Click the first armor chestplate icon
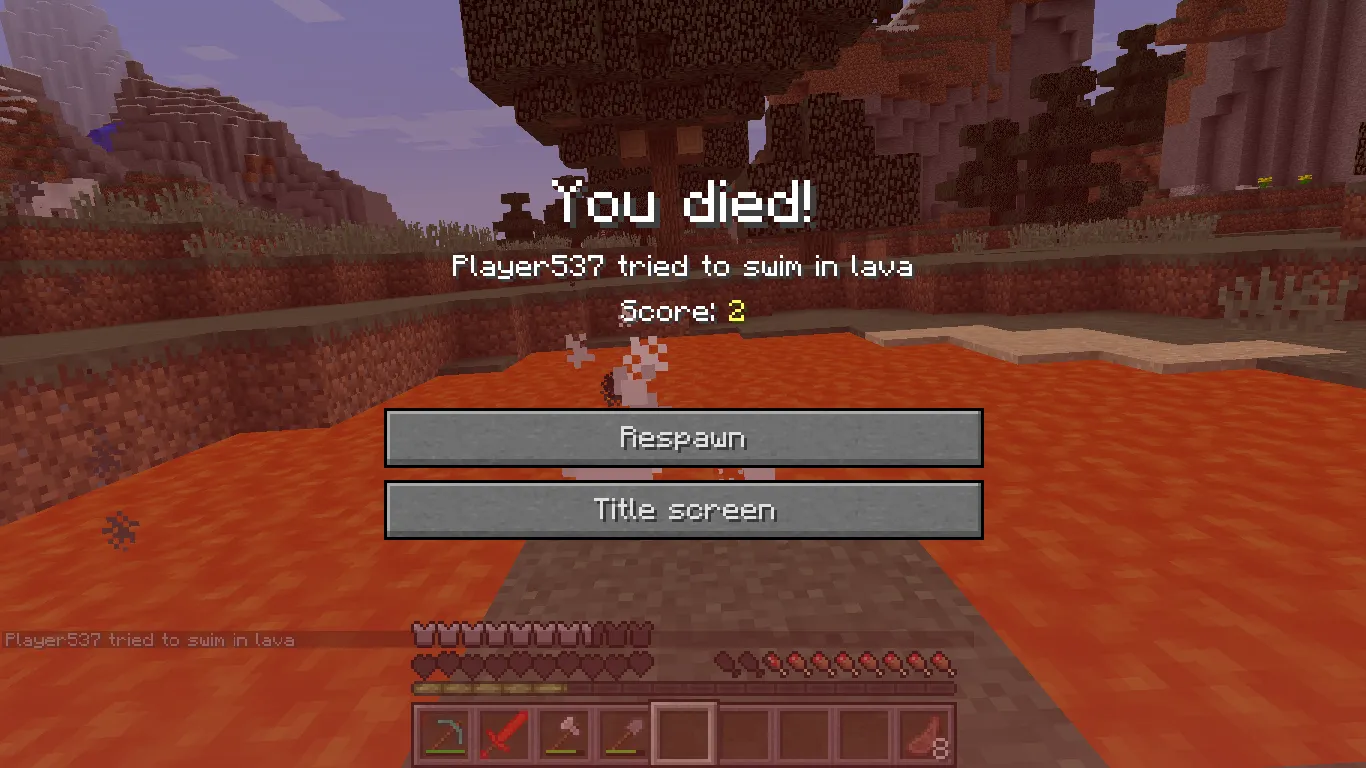Viewport: 1366px width, 768px height. coord(422,632)
